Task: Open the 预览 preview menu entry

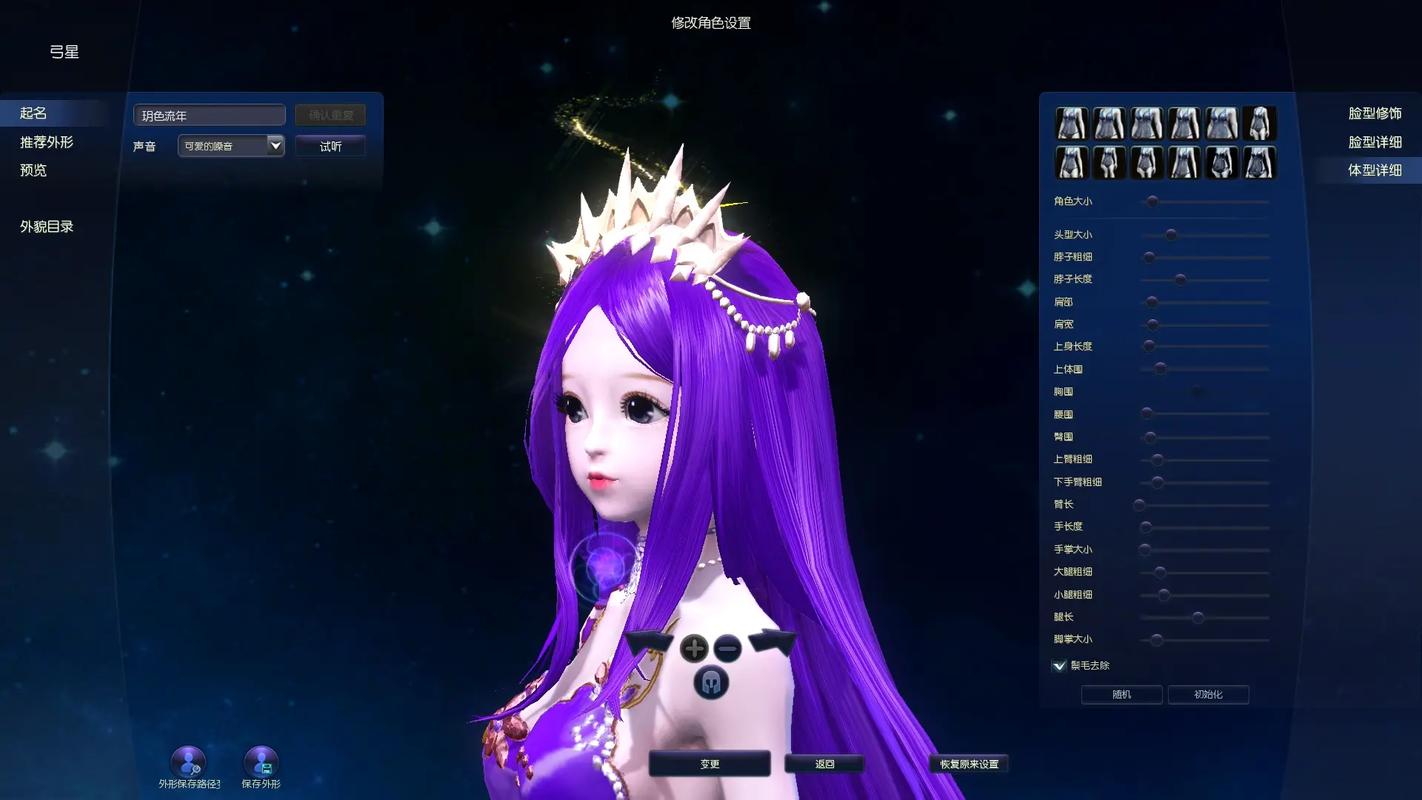Action: [x=34, y=170]
